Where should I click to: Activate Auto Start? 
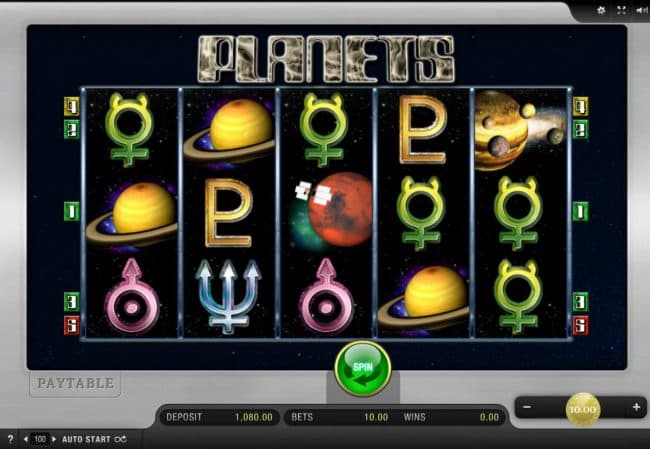(x=87, y=439)
